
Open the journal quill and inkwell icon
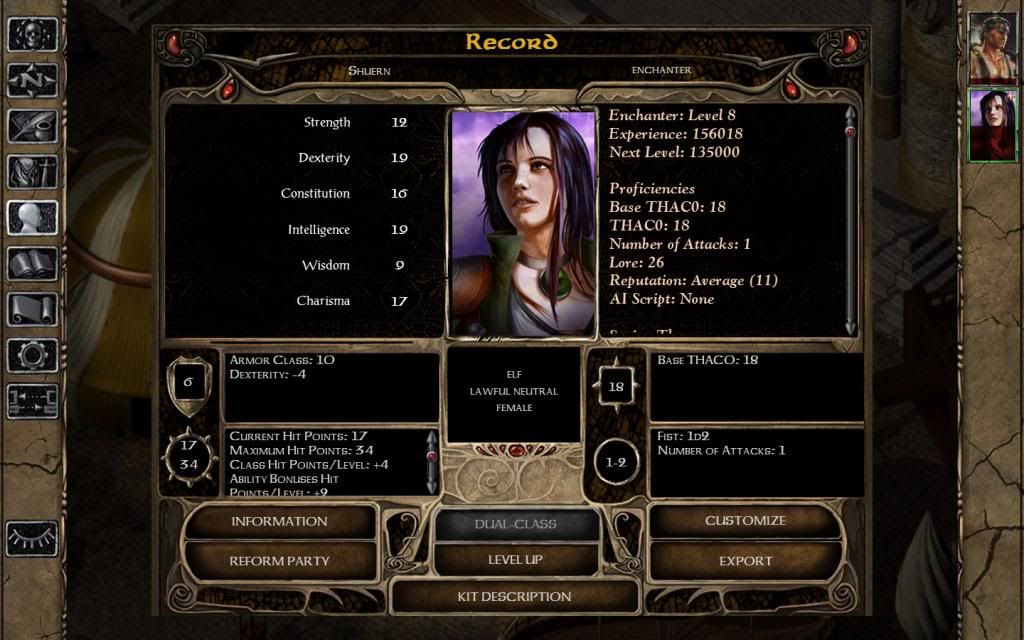click(x=32, y=126)
